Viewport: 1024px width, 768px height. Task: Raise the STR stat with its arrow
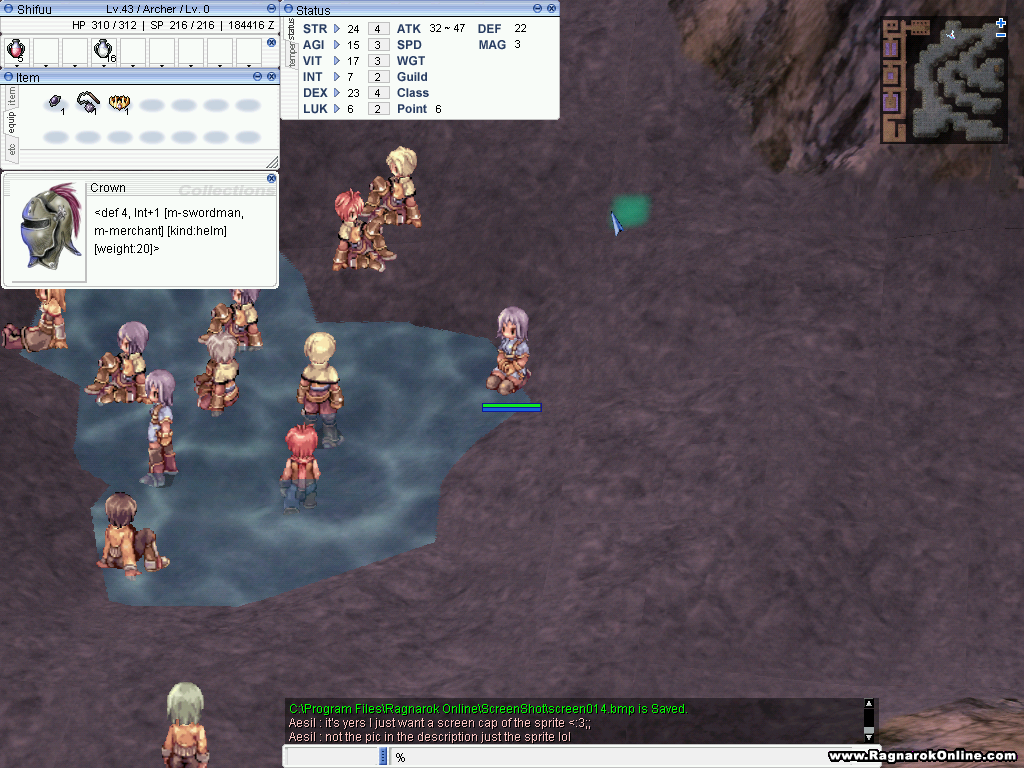[337, 29]
